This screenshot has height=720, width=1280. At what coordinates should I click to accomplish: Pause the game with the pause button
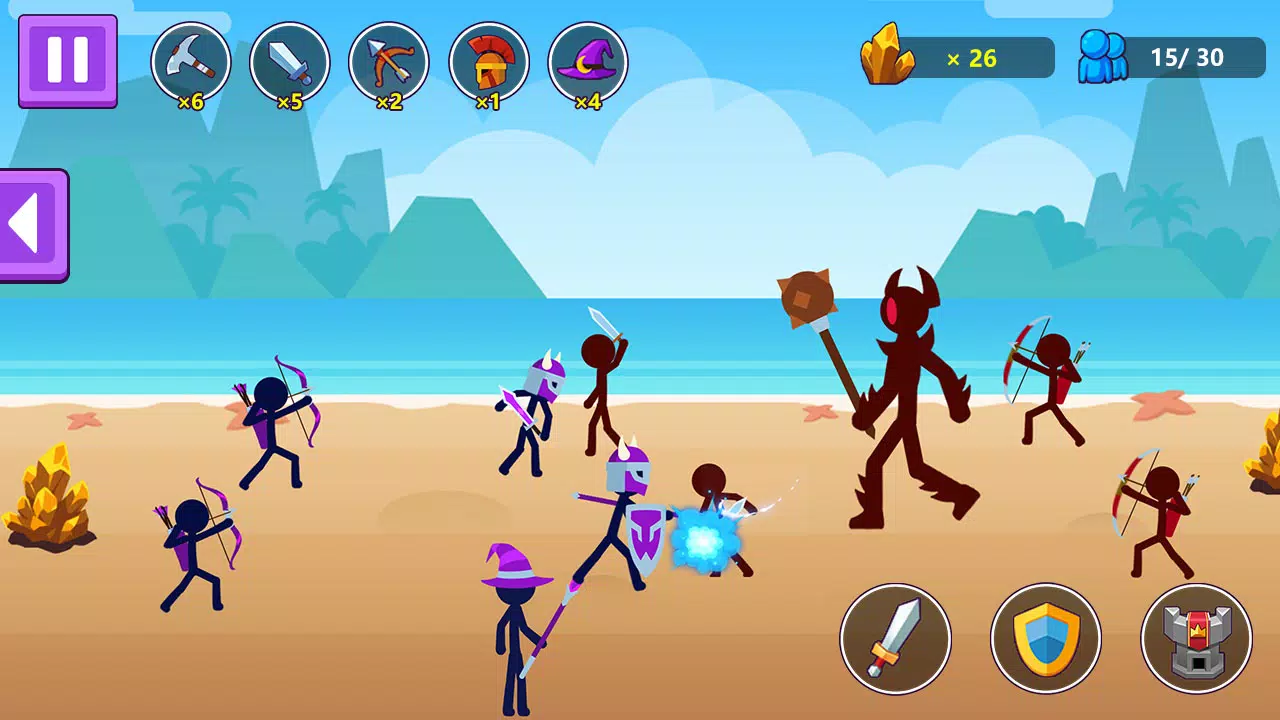(x=66, y=60)
